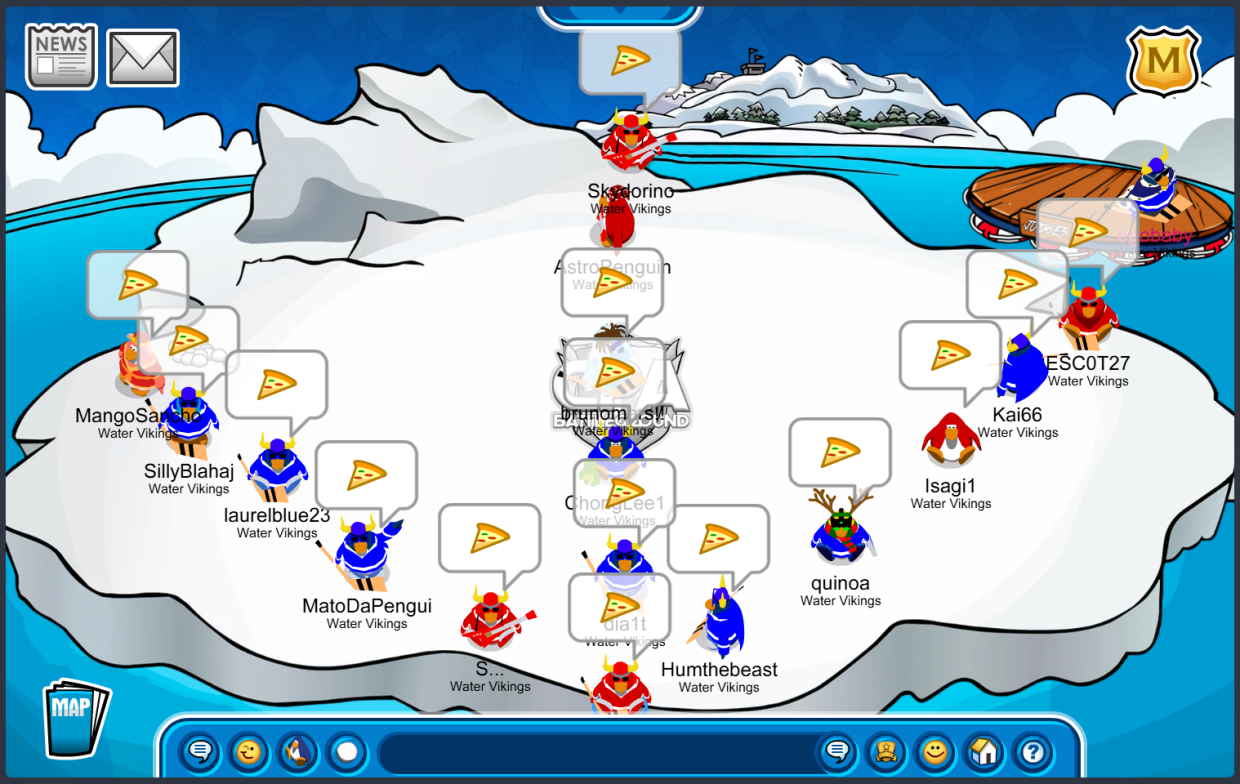This screenshot has height=784, width=1240.
Task: Click the gold M moderator badge
Action: [1163, 60]
